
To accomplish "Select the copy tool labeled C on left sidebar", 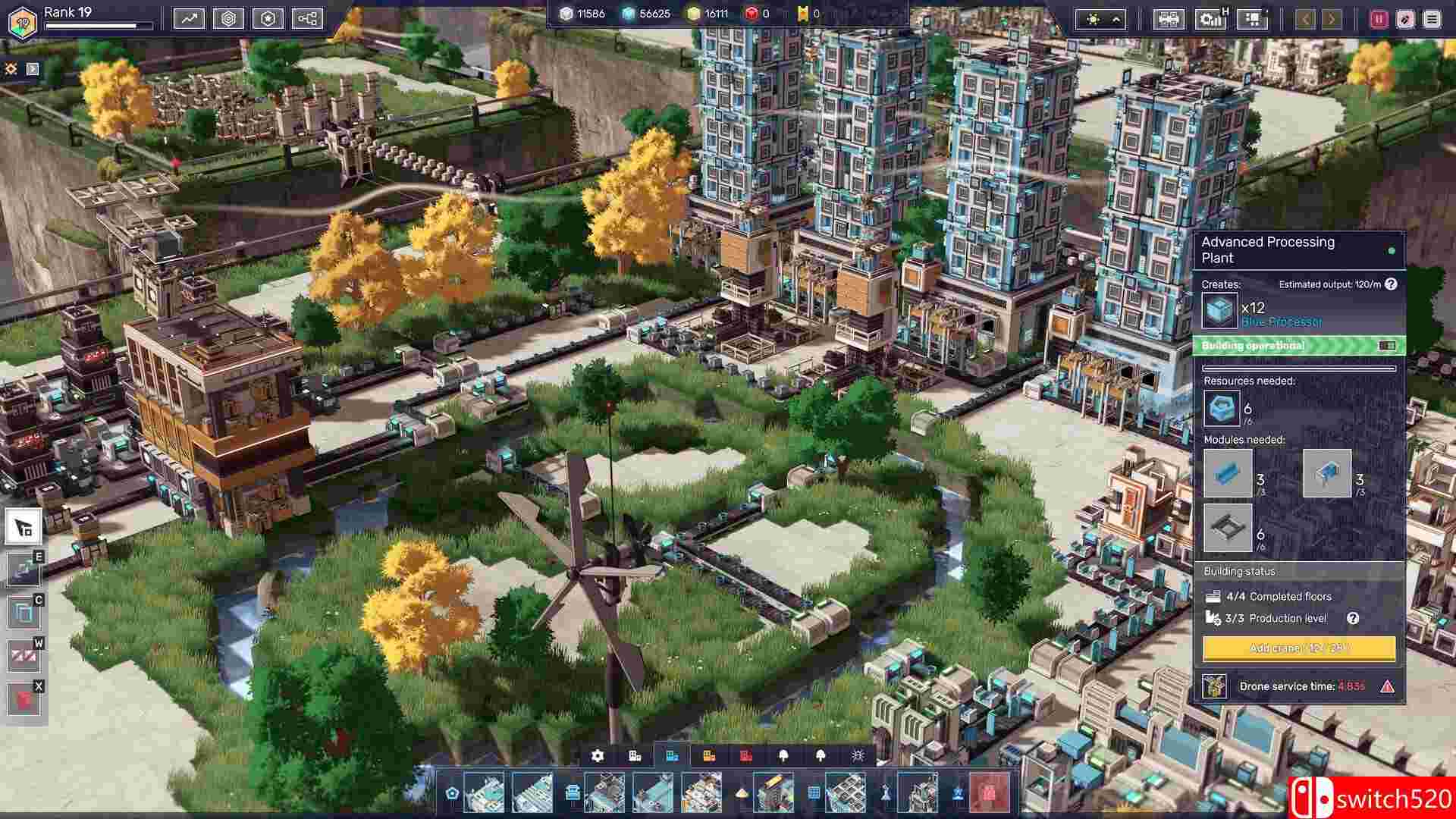I will point(23,611).
